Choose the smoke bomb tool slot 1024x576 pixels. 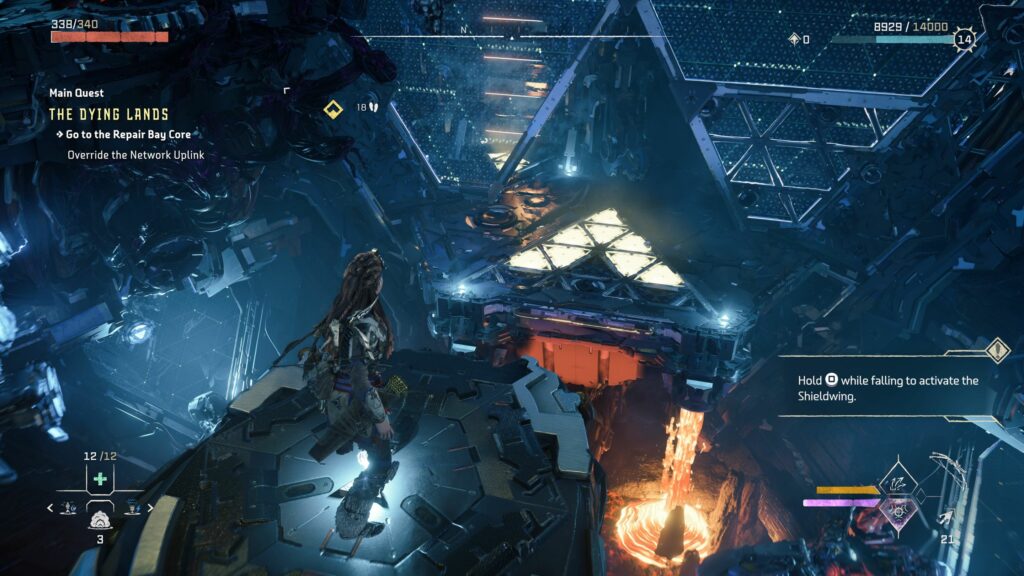pyautogui.click(x=100, y=519)
